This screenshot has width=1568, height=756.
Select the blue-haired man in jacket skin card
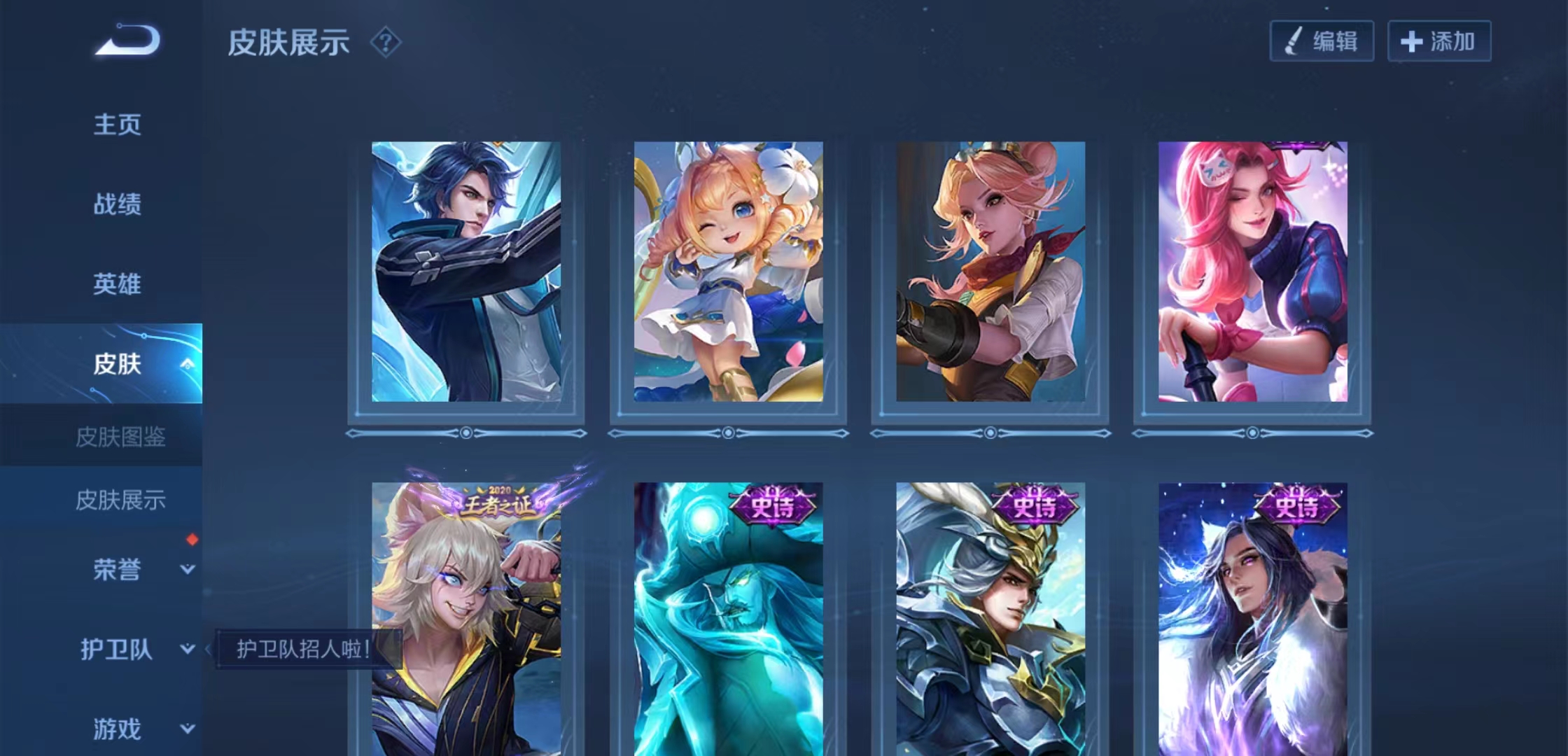point(466,272)
